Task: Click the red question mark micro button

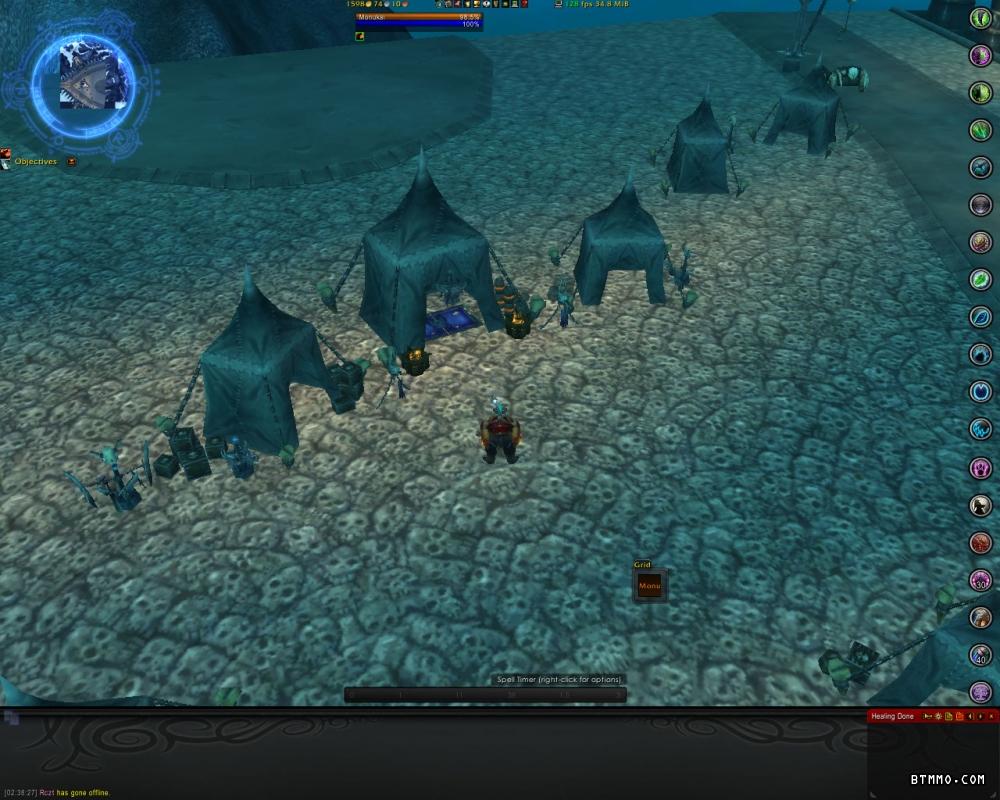Action: [524, 4]
